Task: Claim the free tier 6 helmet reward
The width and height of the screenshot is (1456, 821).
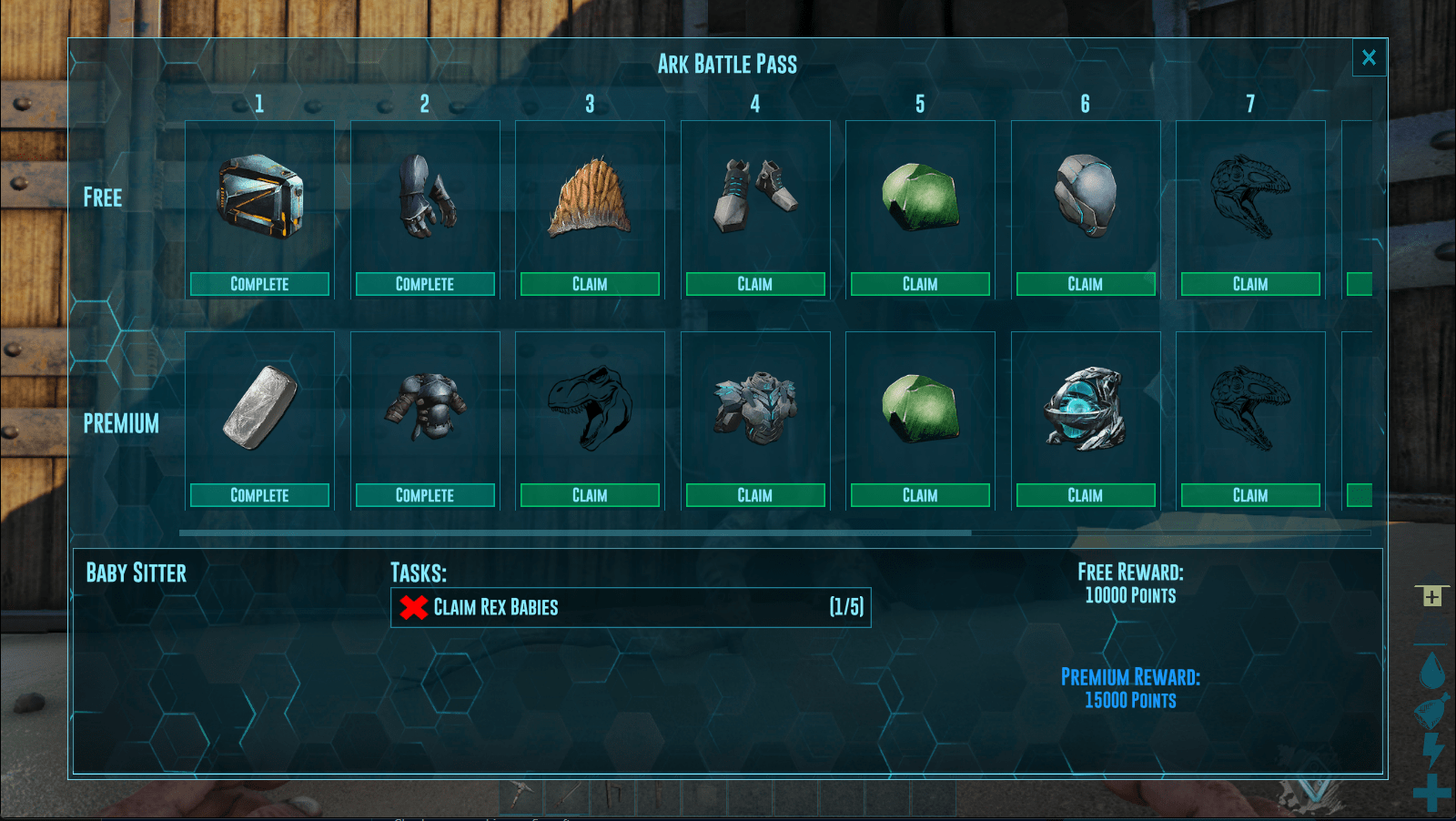Action: click(1085, 284)
